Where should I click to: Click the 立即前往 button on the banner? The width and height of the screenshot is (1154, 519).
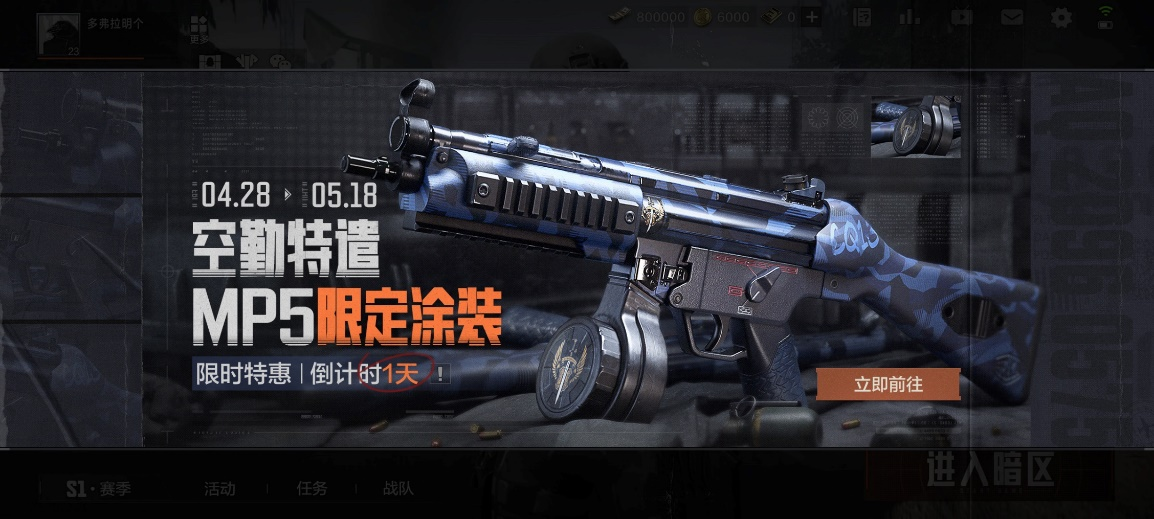(888, 385)
